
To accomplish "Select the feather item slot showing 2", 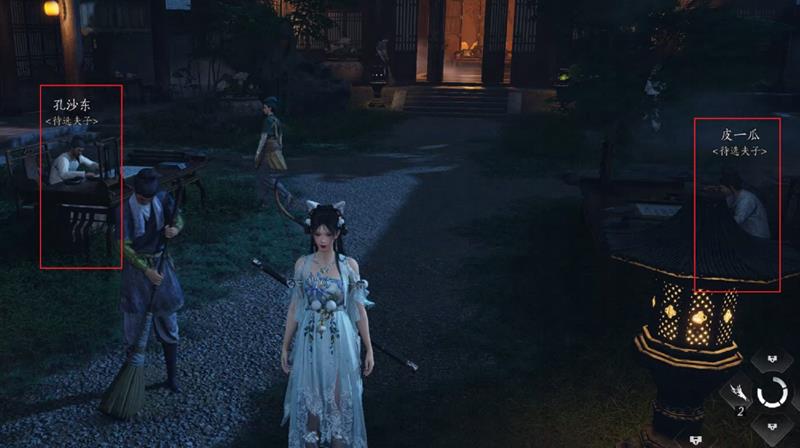I will [x=737, y=393].
